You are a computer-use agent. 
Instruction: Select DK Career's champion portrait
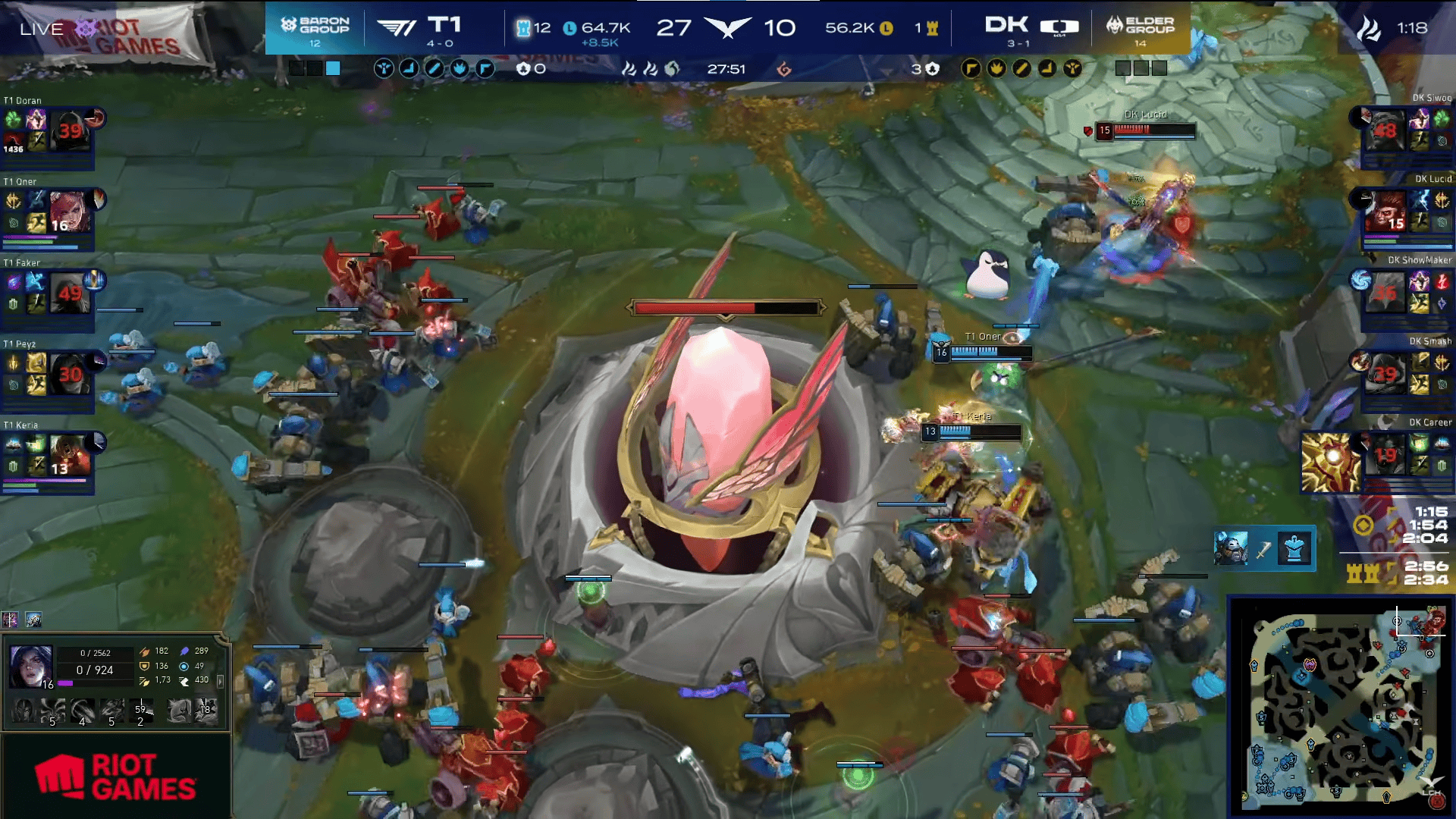click(x=1385, y=455)
